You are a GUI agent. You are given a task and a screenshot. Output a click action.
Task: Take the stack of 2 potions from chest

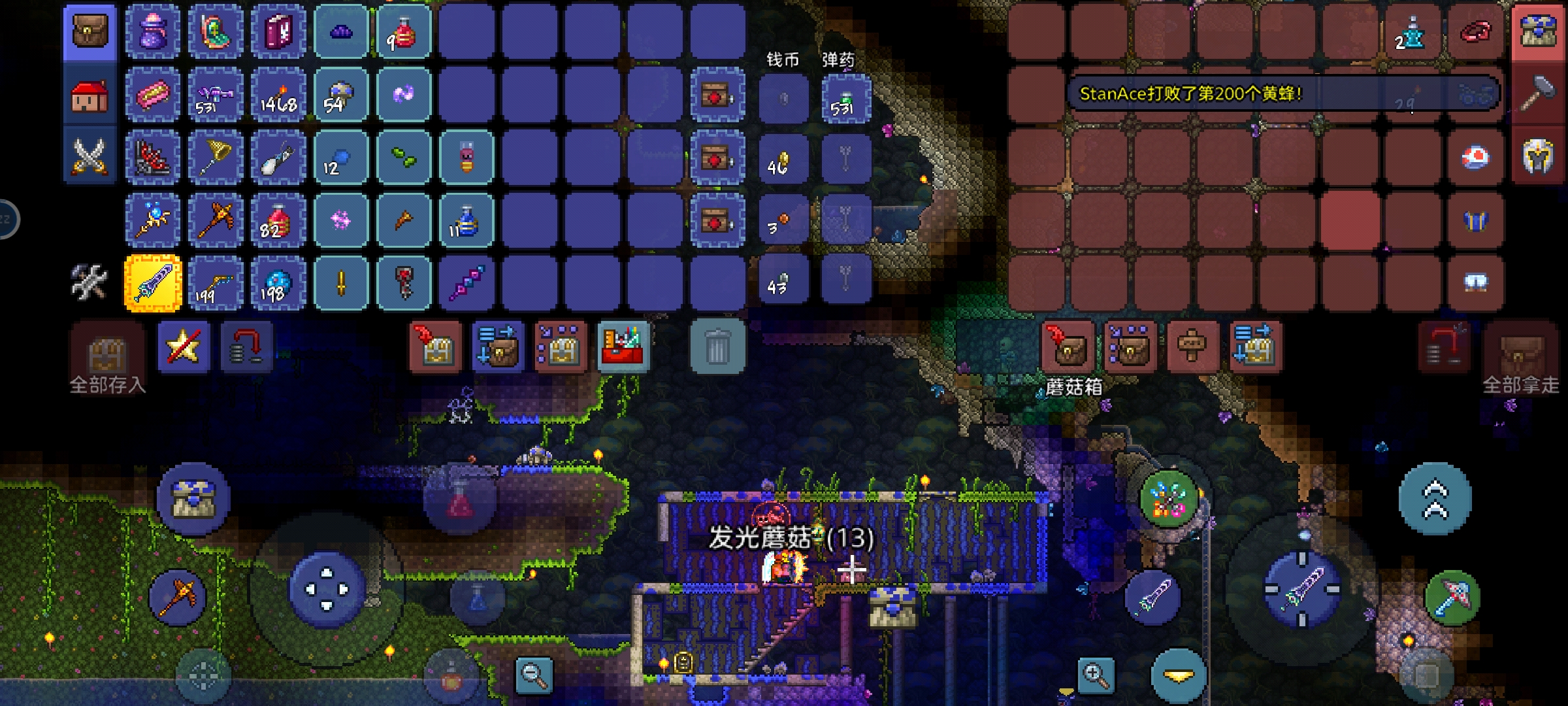click(x=1413, y=33)
